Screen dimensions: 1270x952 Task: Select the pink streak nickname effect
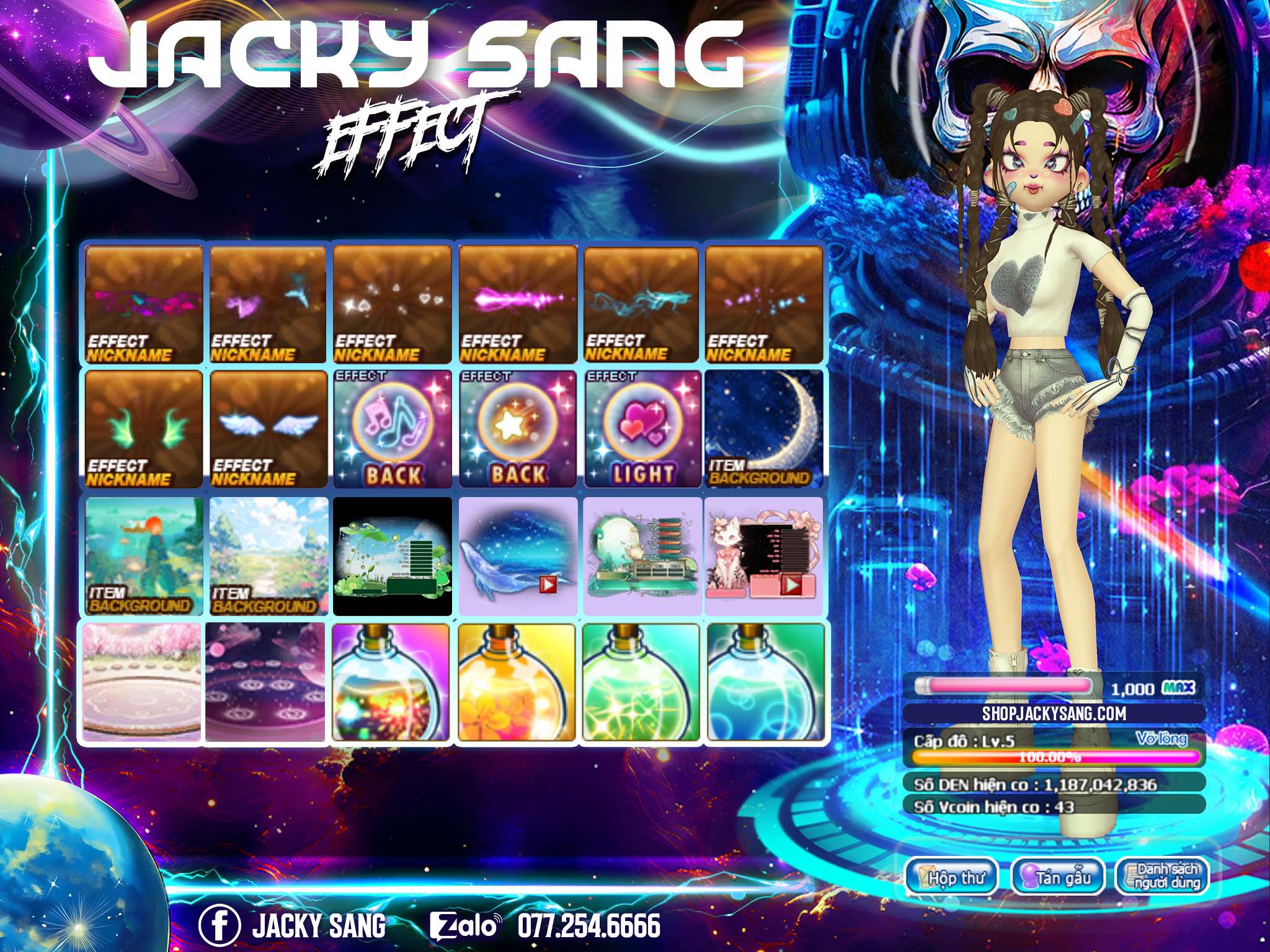(518, 304)
